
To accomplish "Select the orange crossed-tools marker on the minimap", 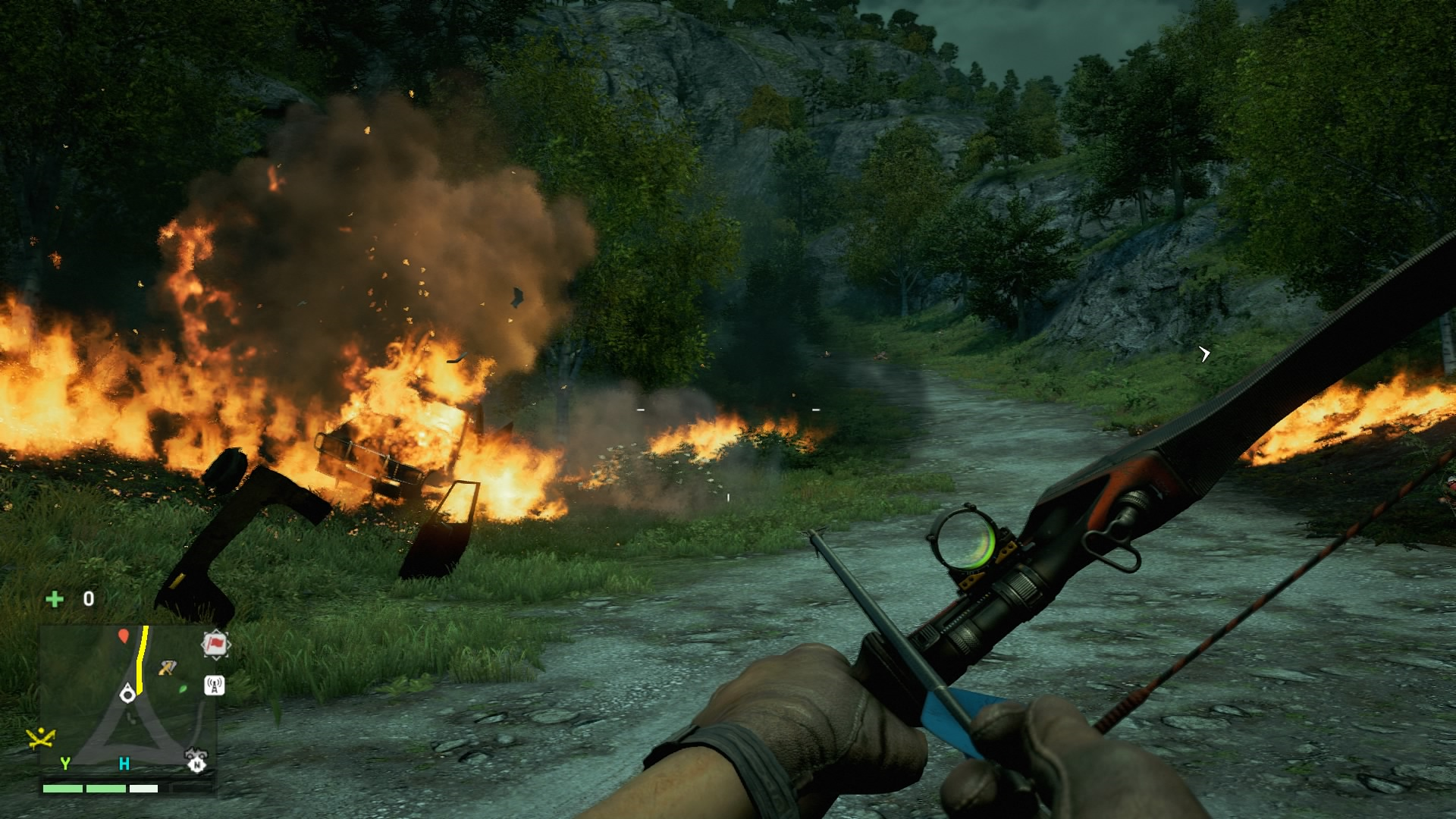I will point(167,667).
